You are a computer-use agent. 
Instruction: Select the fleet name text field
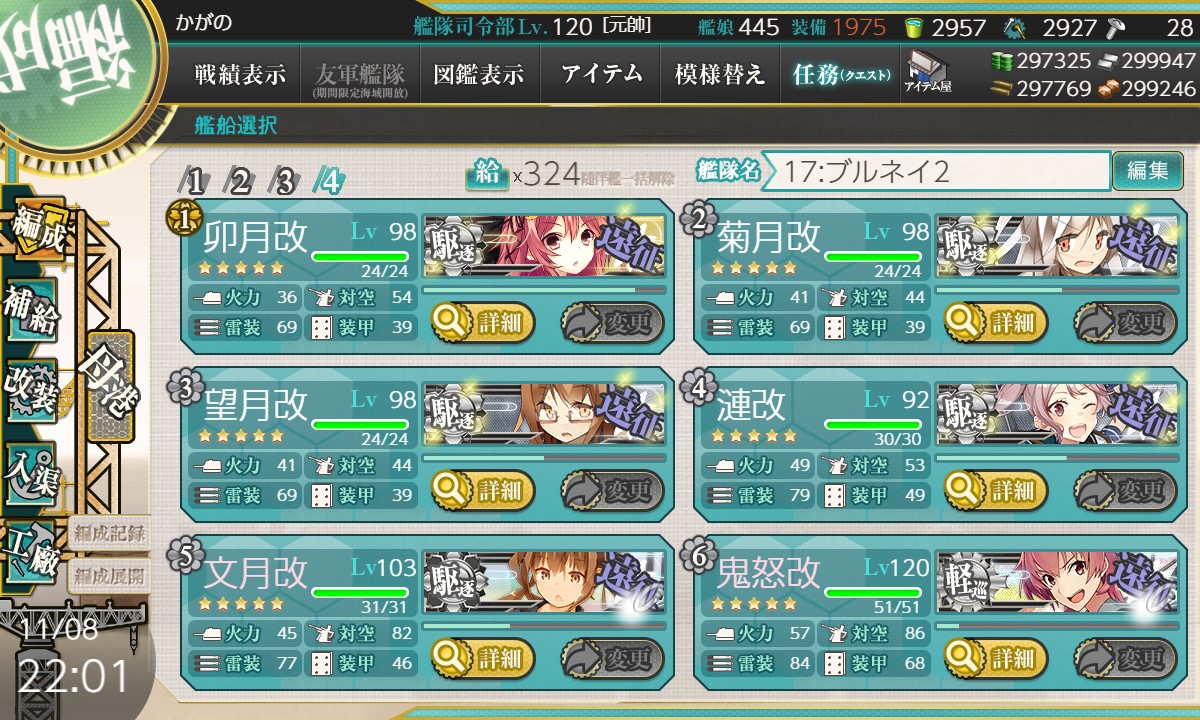[940, 171]
